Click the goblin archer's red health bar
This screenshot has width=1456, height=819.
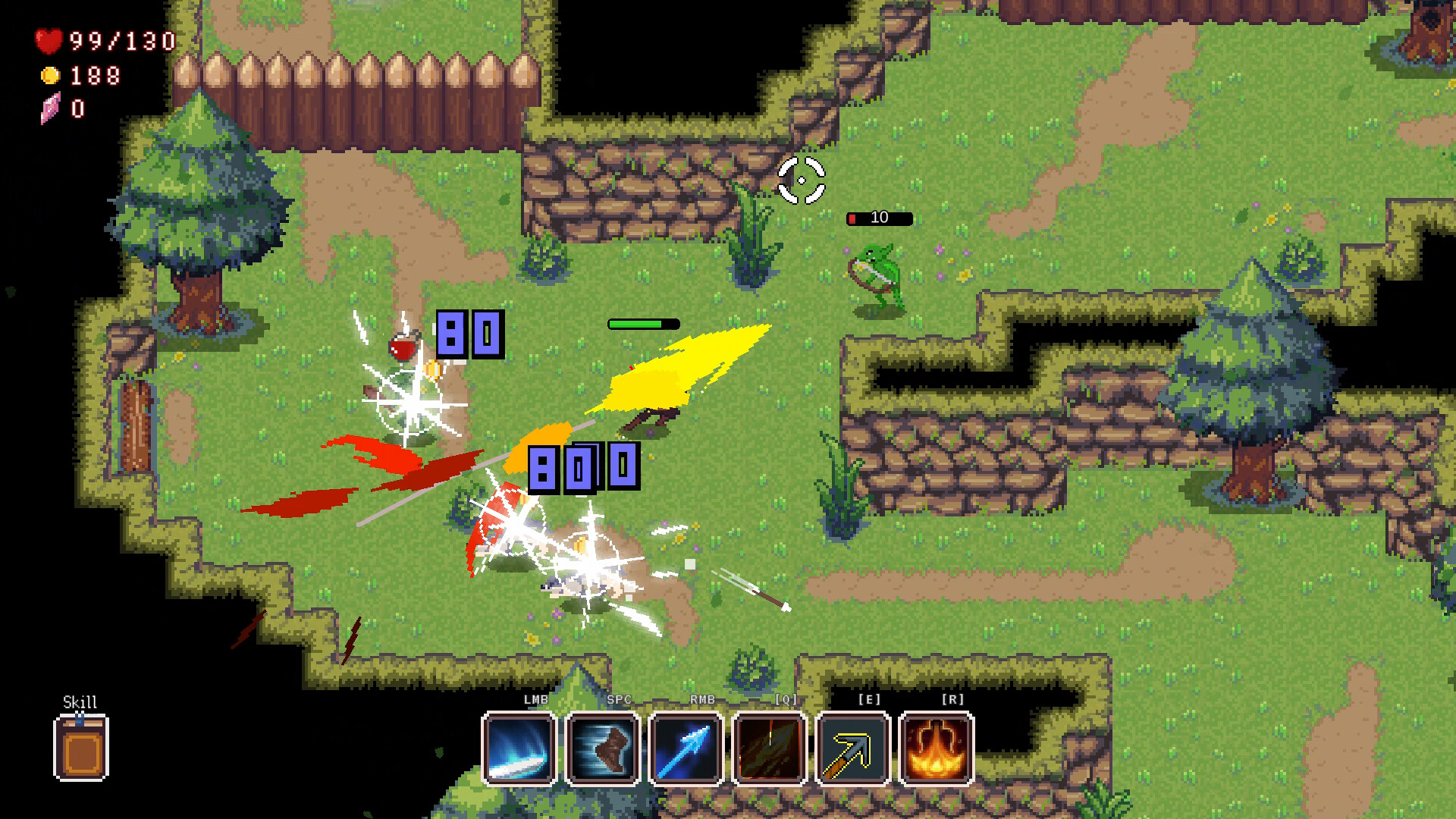[878, 218]
